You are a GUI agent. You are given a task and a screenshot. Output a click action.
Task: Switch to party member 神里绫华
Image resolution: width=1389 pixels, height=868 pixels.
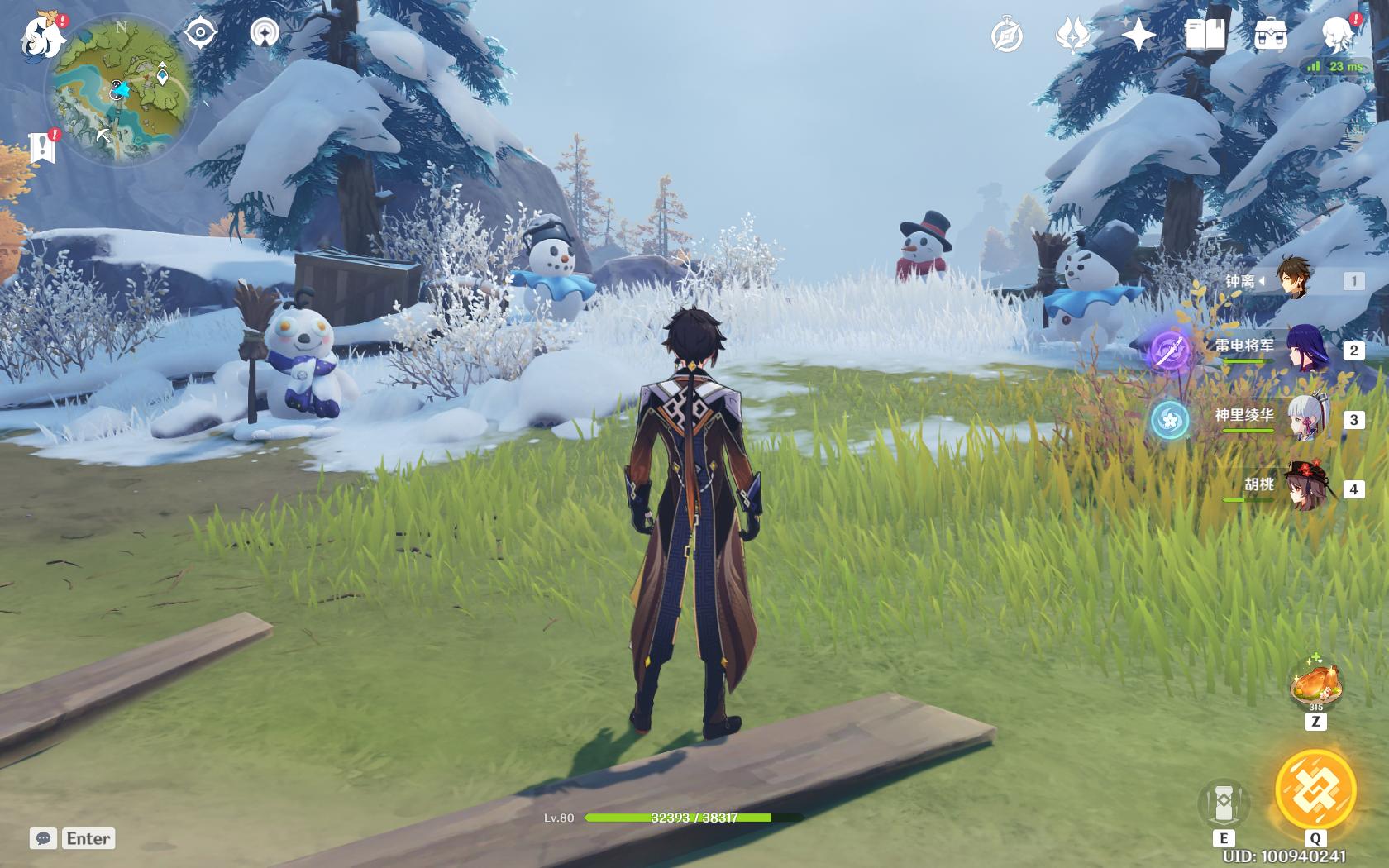pos(1306,419)
